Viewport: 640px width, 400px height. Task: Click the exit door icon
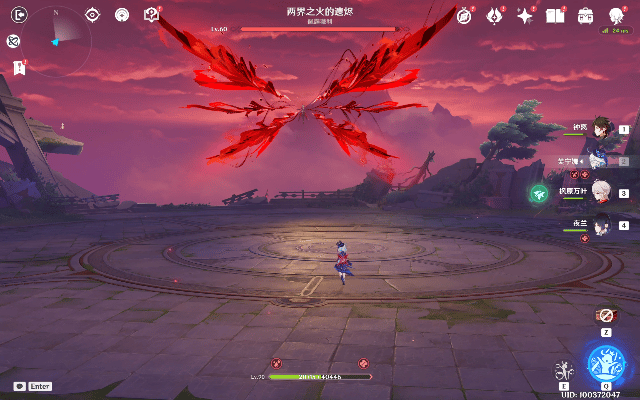coord(18,15)
